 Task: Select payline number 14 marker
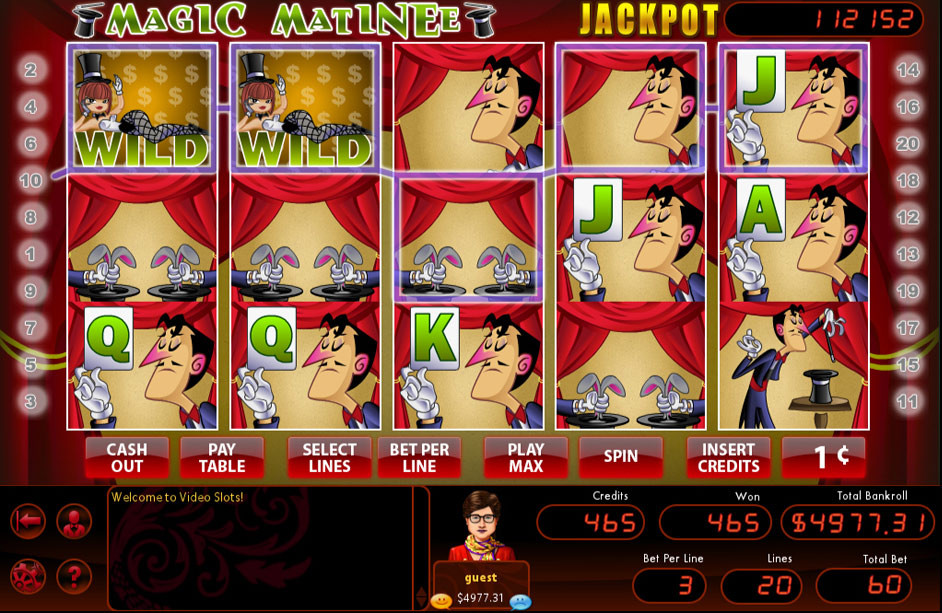[x=907, y=70]
